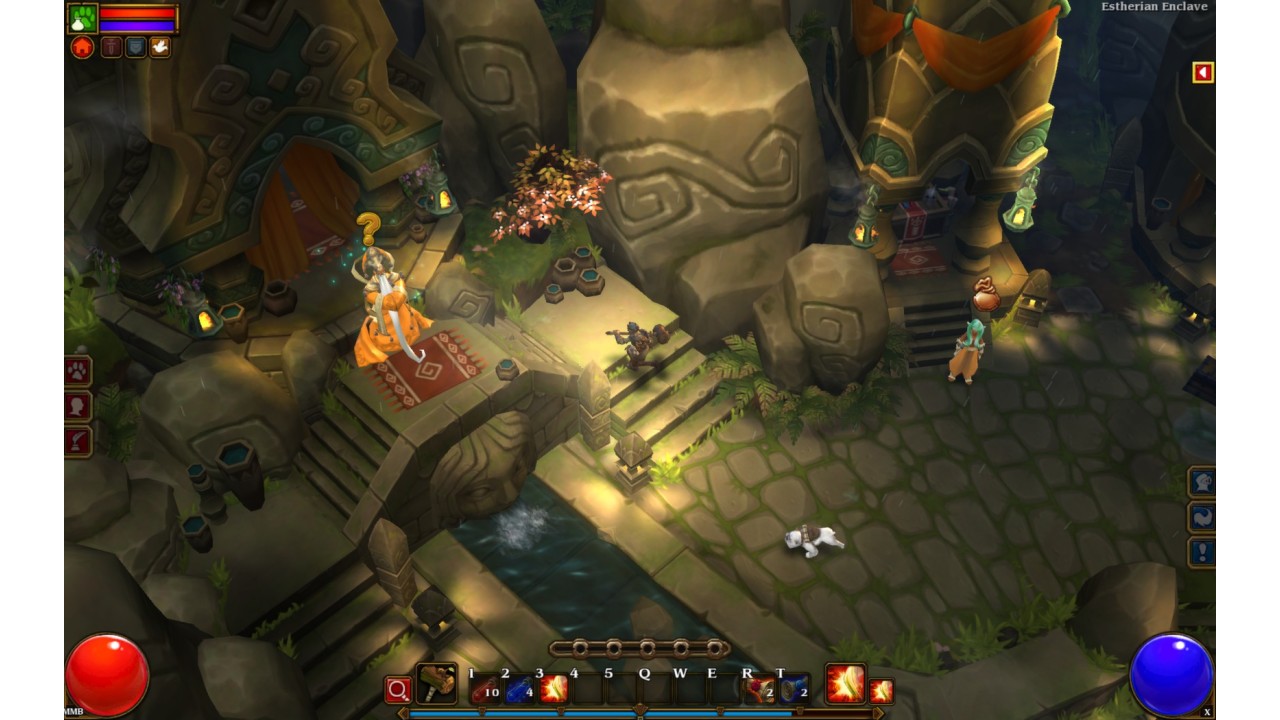Use the blue scroll in slot T
Image resolution: width=1280 pixels, height=720 pixels.
pos(793,689)
